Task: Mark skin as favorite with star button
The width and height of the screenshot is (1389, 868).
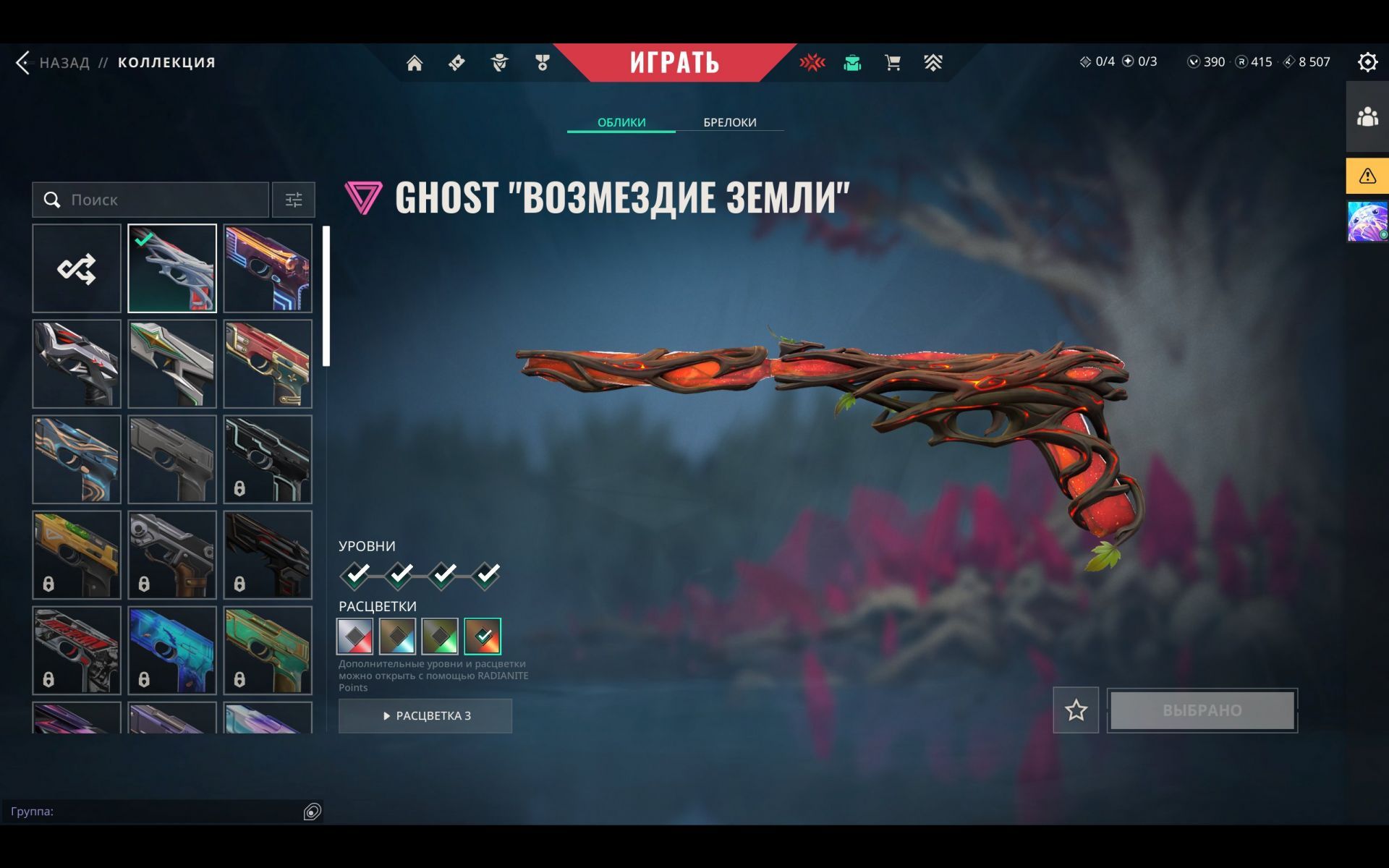Action: (1076, 710)
